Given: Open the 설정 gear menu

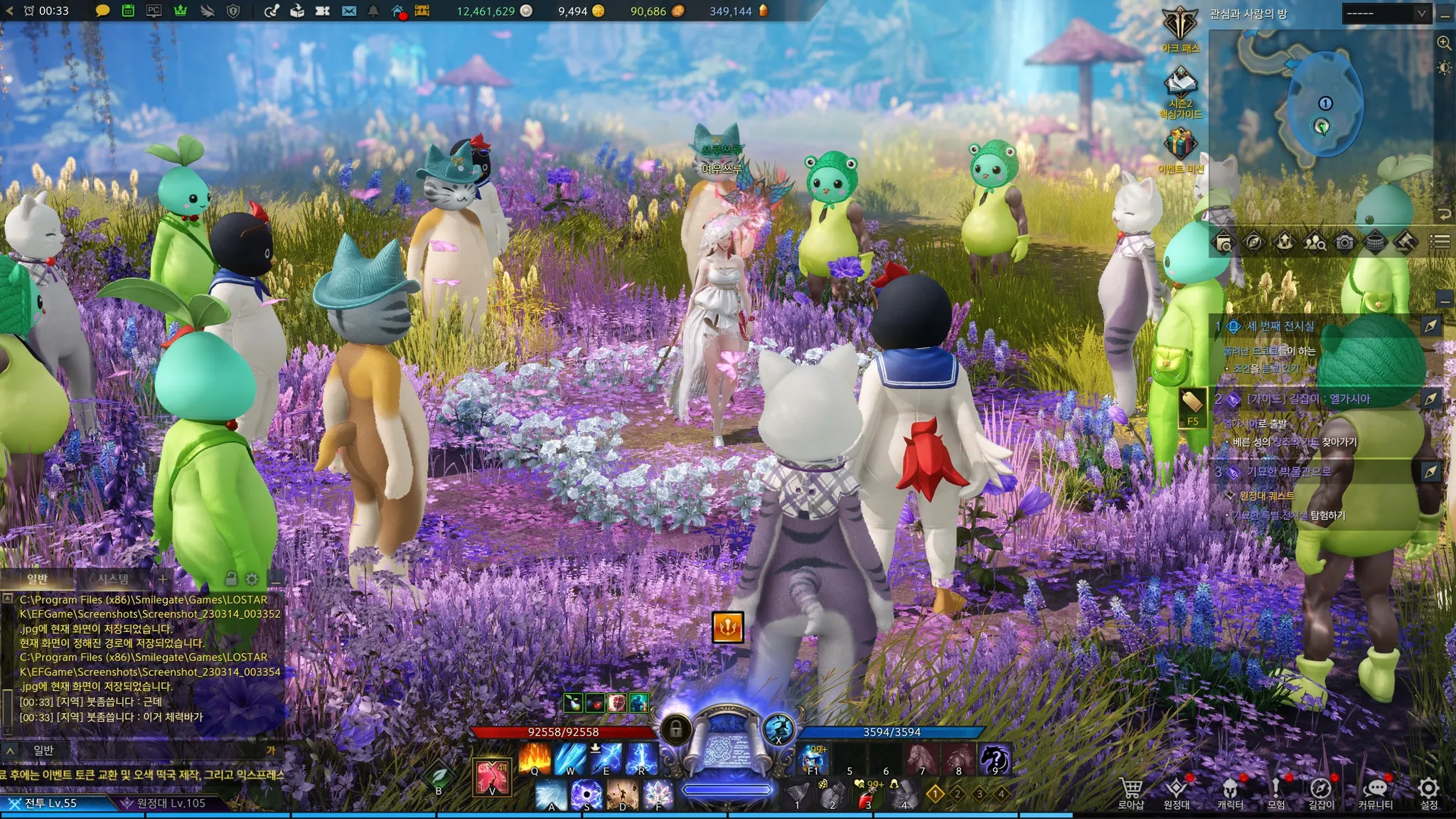Looking at the screenshot, I should click(1428, 793).
